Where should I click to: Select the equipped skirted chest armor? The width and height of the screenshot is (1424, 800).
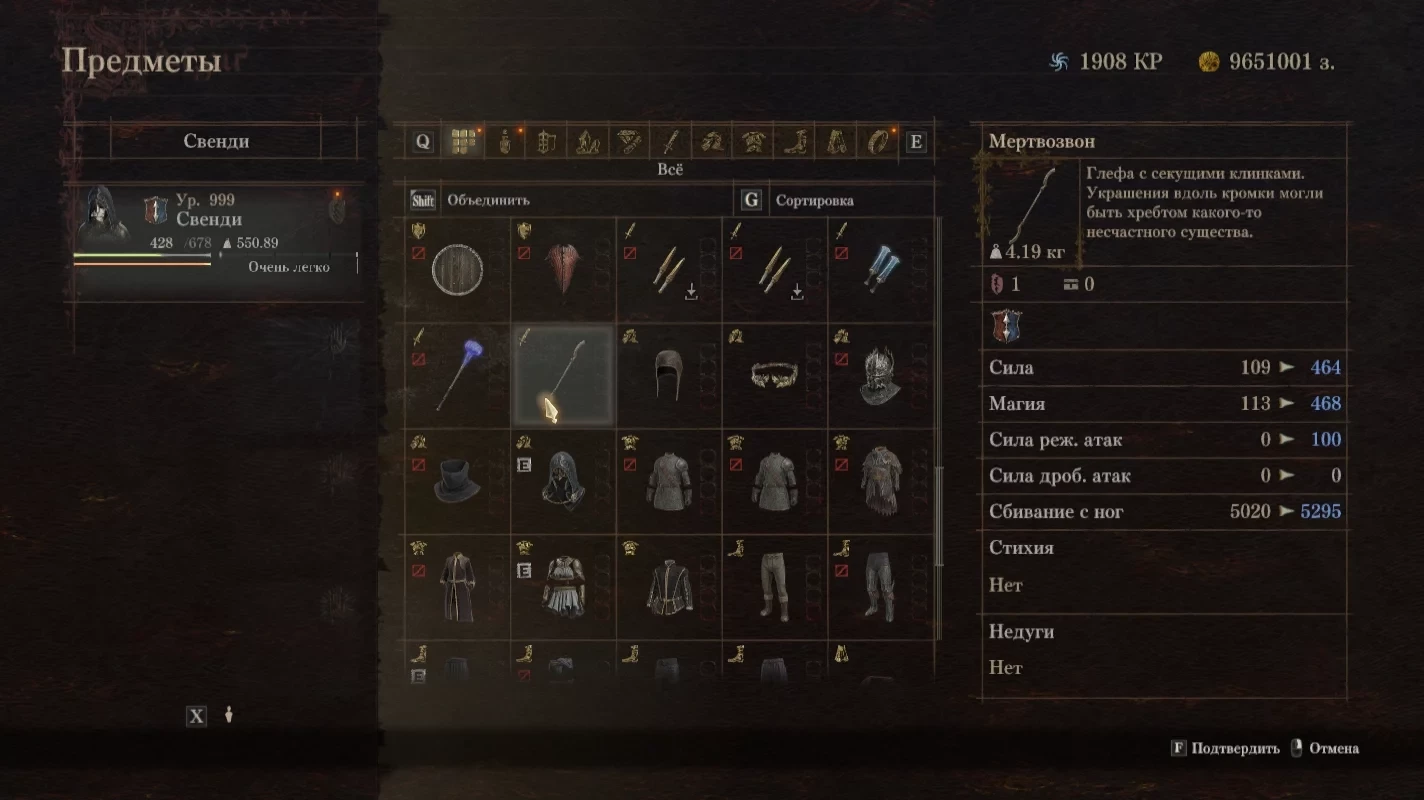[563, 588]
